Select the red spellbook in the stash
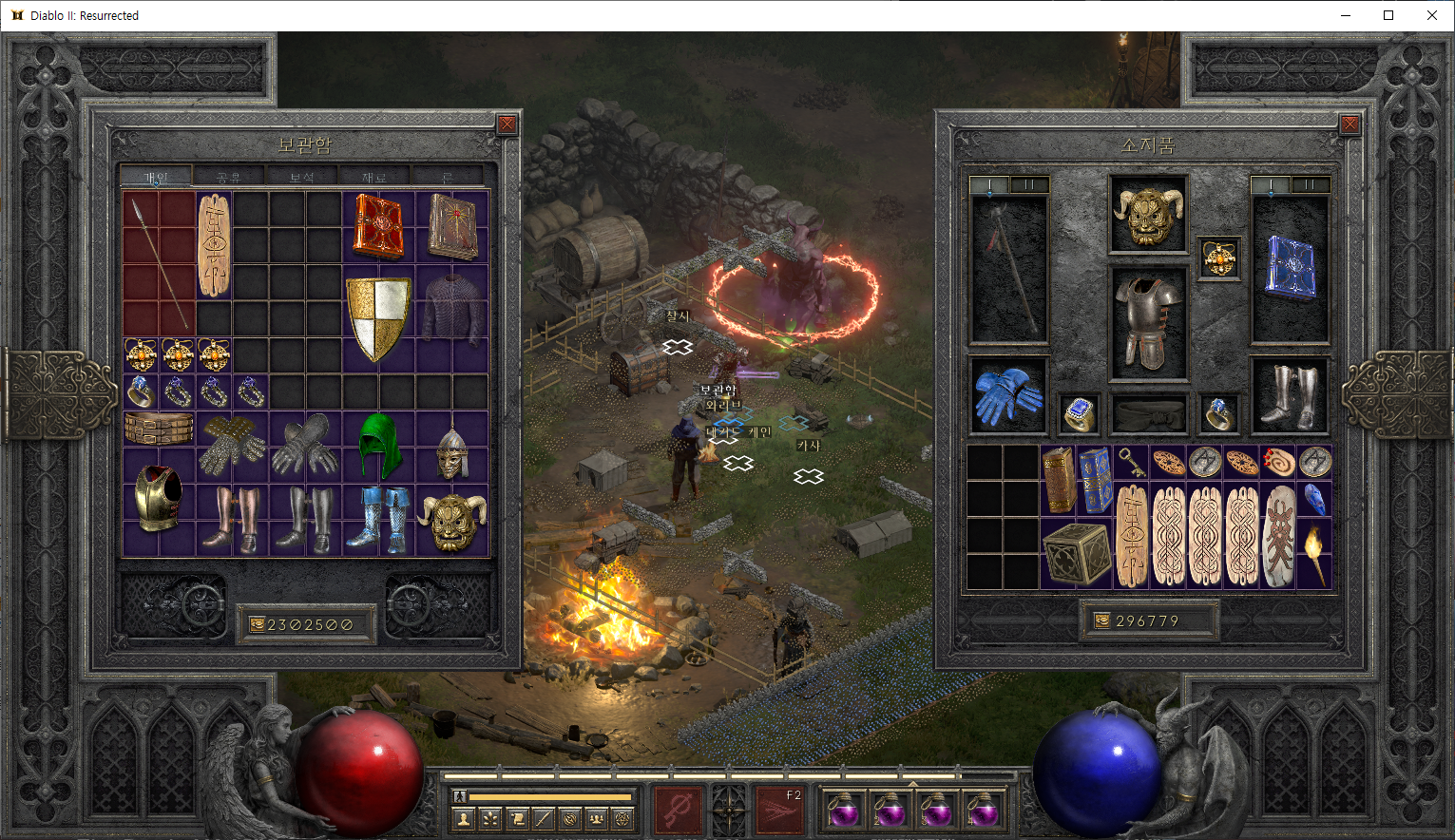 click(x=378, y=225)
